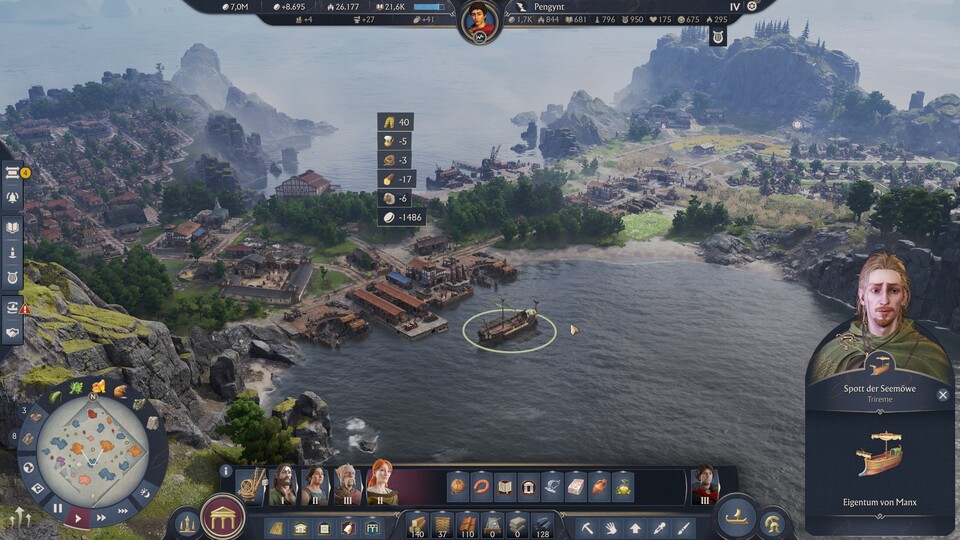Screen dimensions: 960x540
Task: Click the governor portrait at top center
Action: (x=480, y=20)
